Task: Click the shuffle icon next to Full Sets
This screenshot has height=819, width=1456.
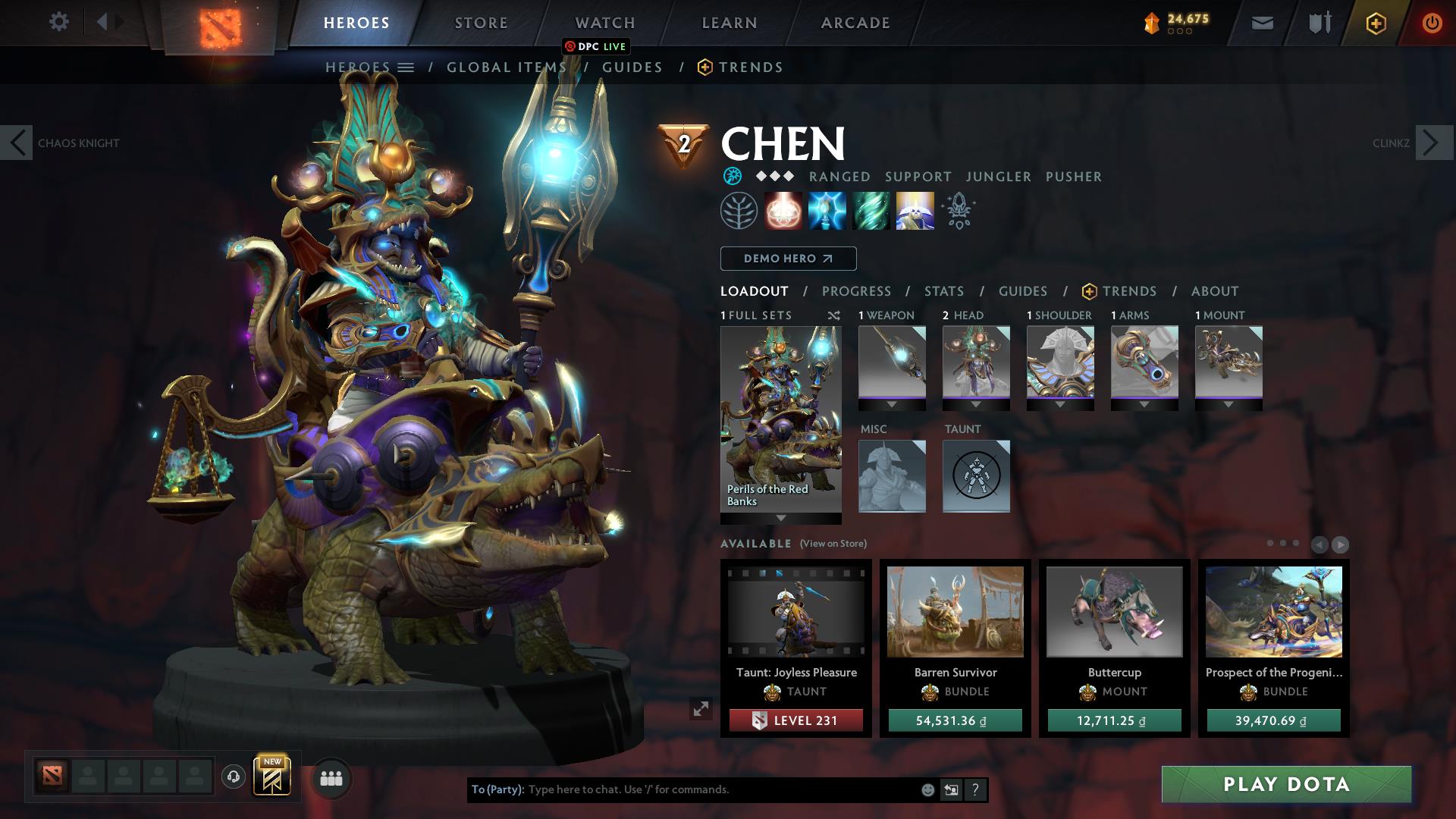Action: (x=833, y=315)
